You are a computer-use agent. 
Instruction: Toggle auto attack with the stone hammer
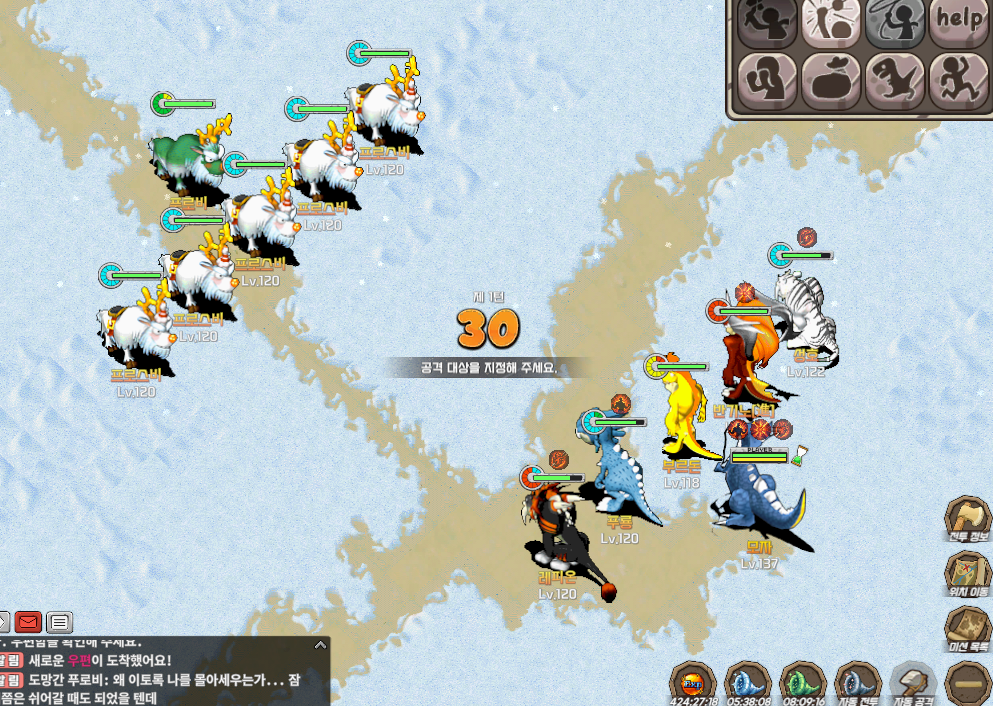(x=912, y=684)
